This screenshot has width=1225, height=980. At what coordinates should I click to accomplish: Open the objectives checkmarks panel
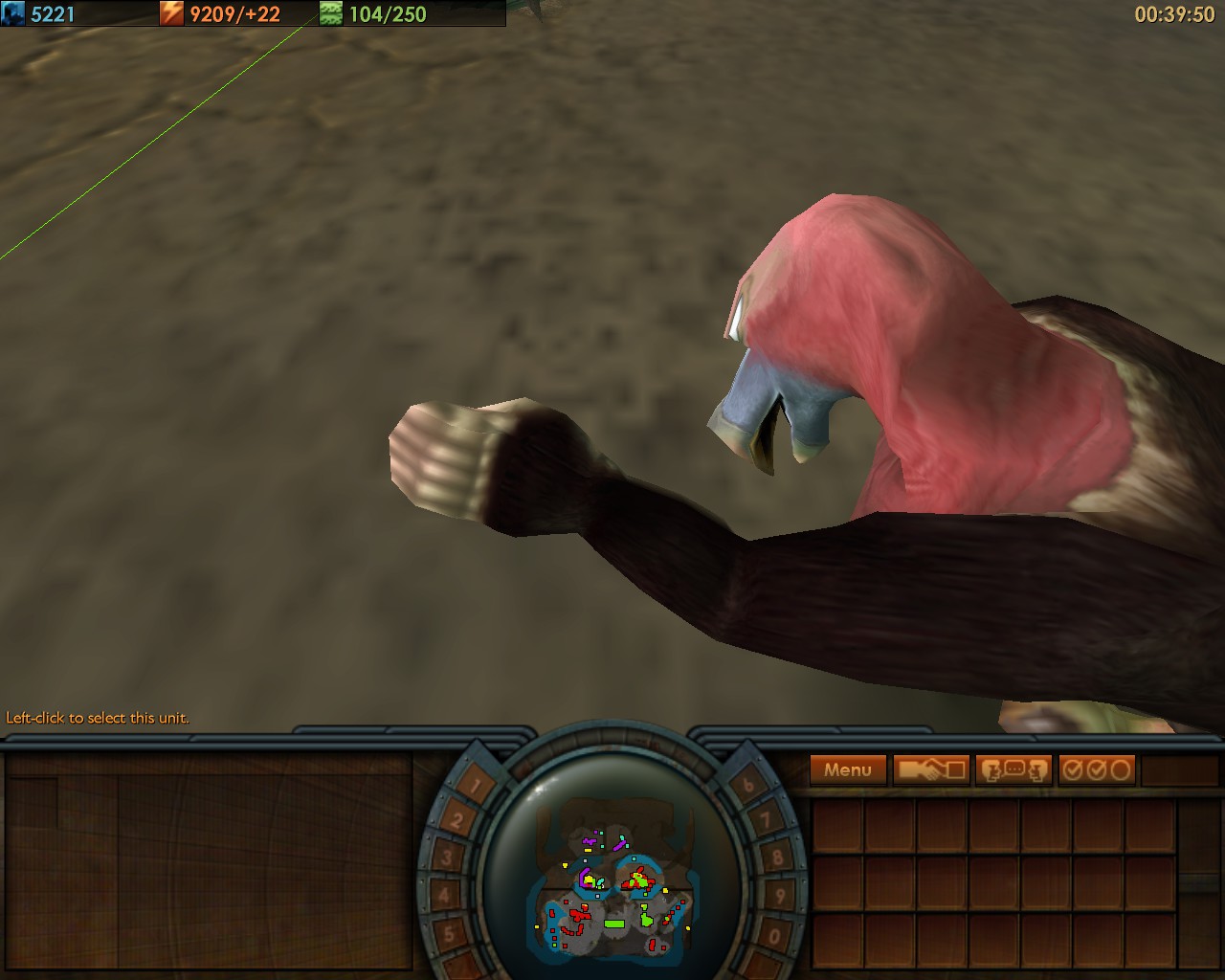[x=1096, y=768]
